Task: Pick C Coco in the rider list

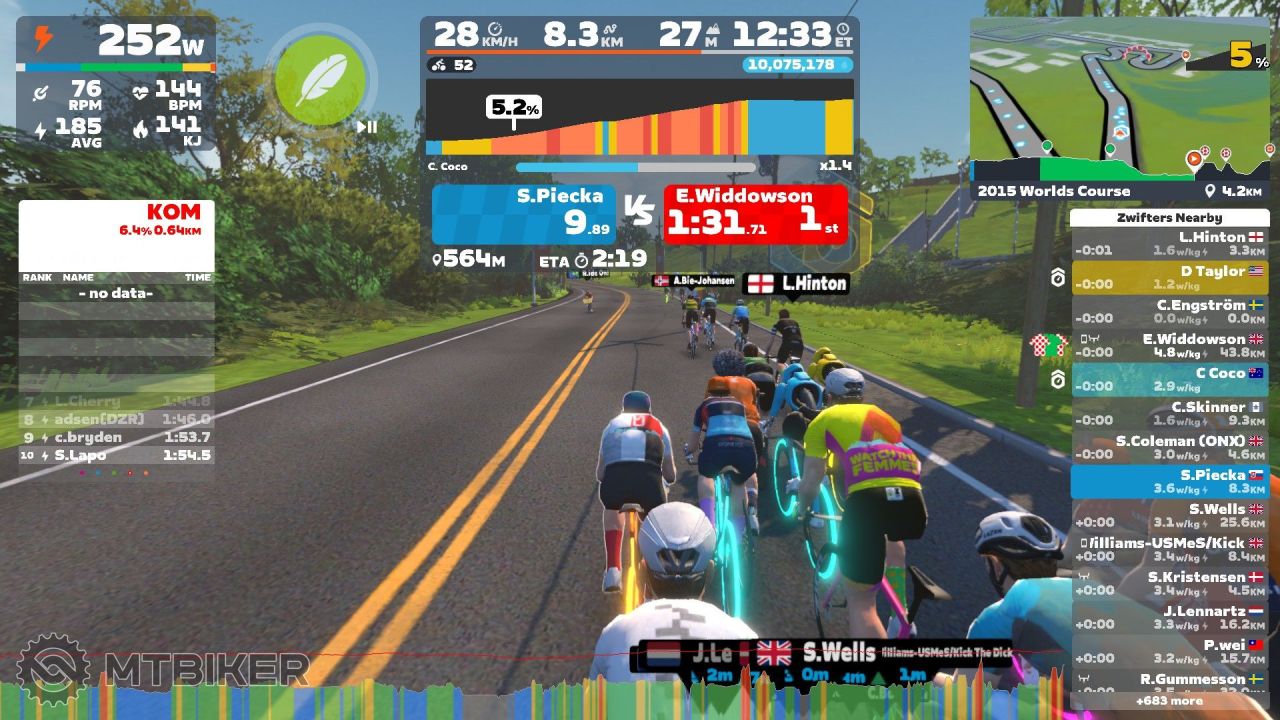Action: pos(1168,380)
